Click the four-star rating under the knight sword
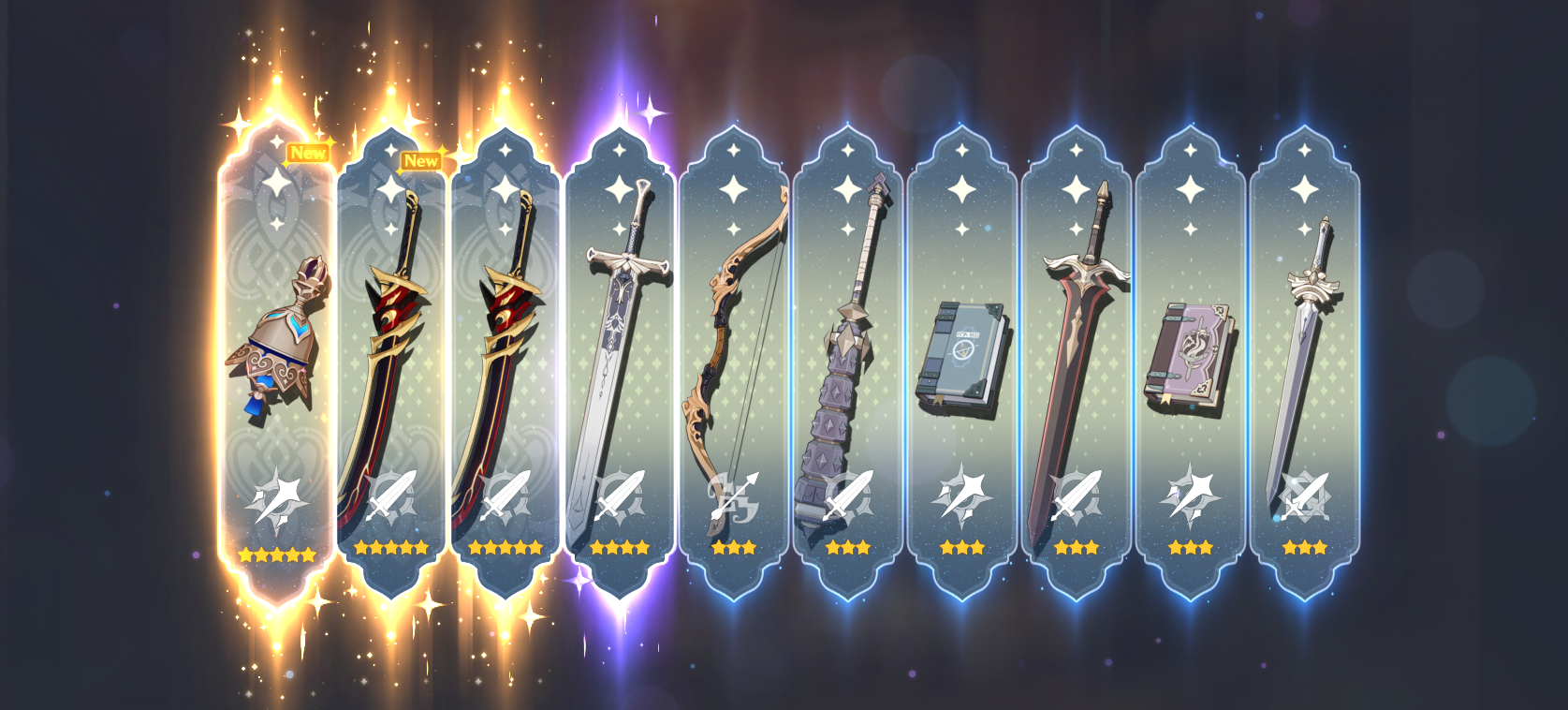Viewport: 1568px width, 710px height. (x=618, y=548)
